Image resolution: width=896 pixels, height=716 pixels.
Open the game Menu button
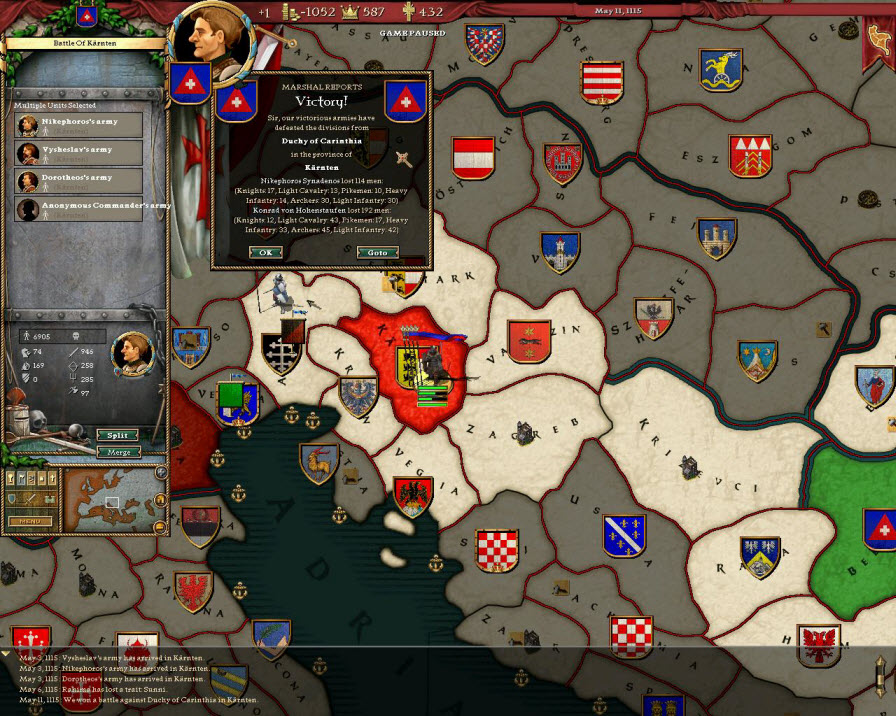[30, 521]
